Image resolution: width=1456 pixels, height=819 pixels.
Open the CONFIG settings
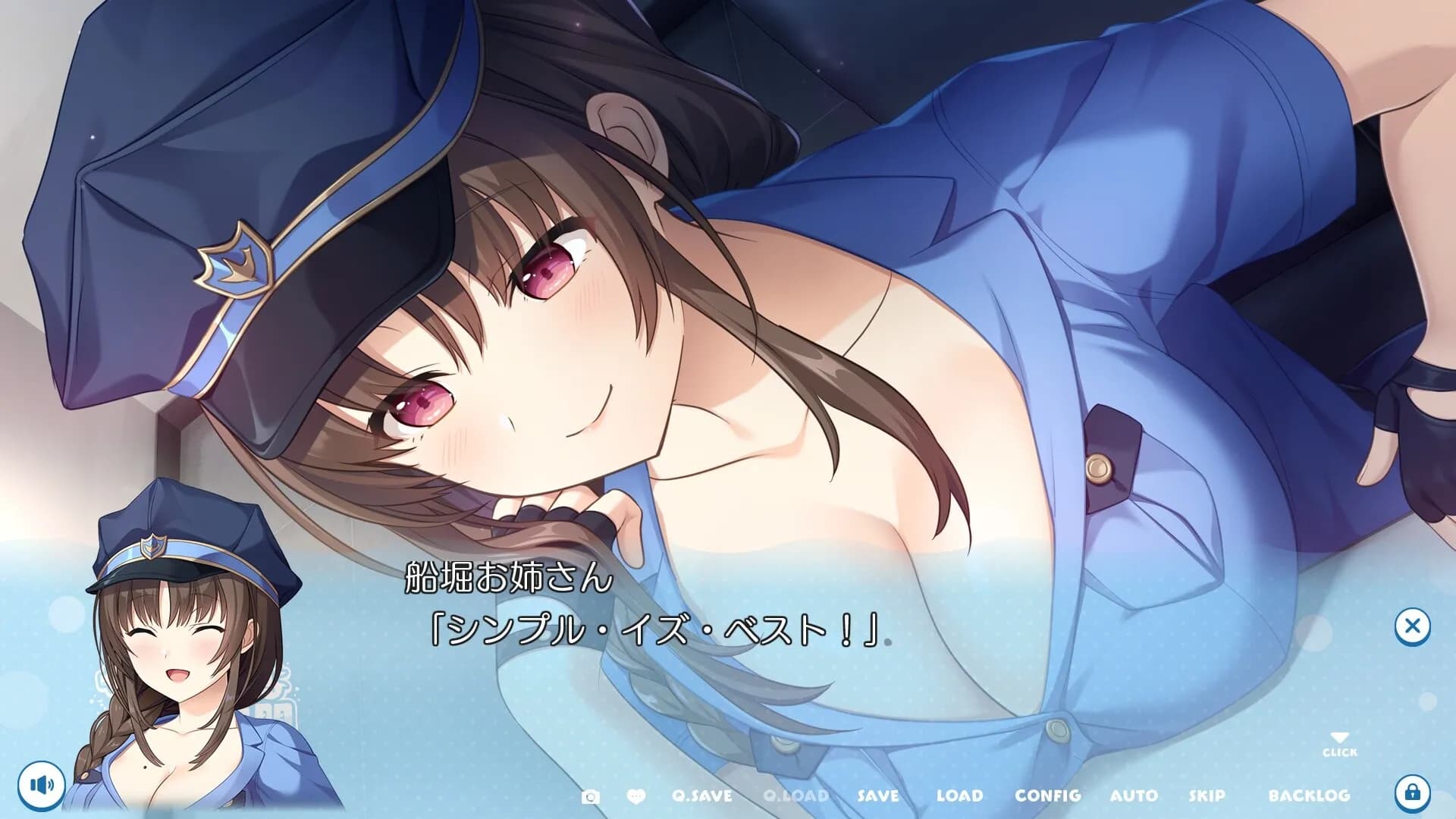click(x=1047, y=796)
